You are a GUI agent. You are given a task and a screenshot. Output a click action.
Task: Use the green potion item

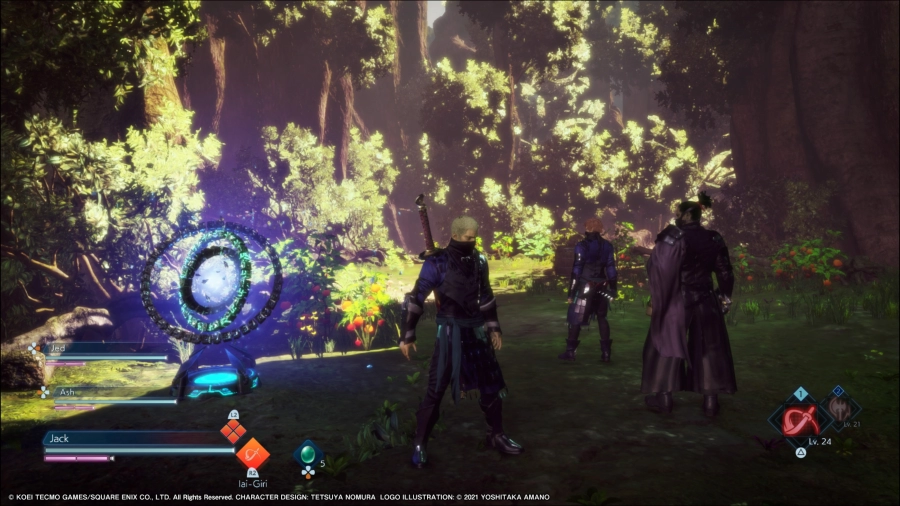(308, 453)
